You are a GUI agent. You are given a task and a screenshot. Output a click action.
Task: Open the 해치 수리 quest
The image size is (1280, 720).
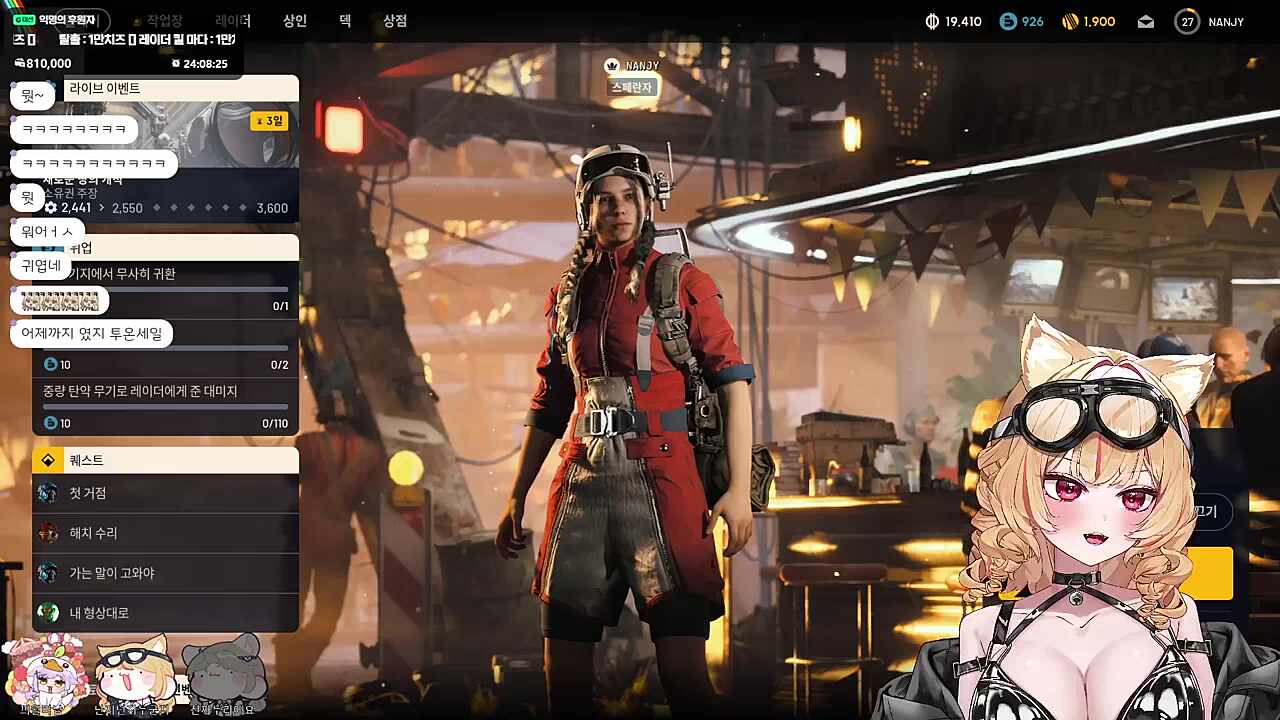(x=166, y=533)
